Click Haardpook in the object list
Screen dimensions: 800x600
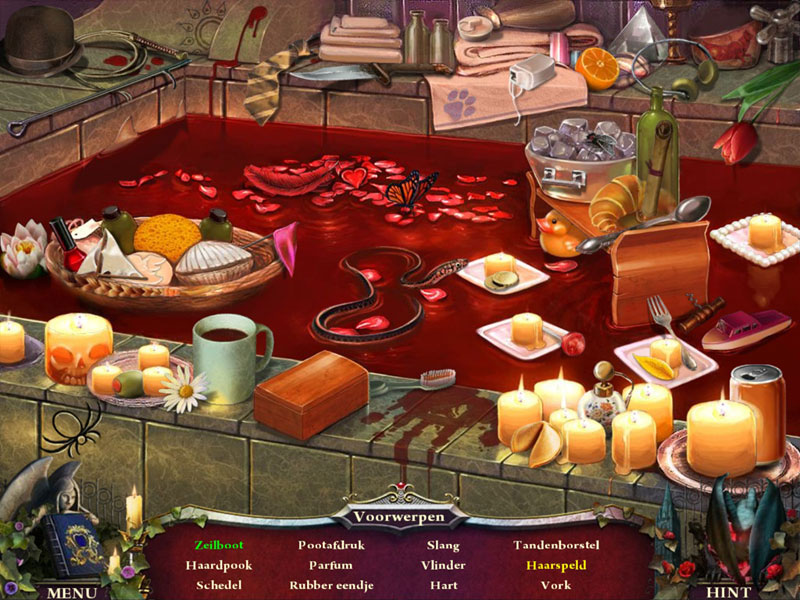219,565
